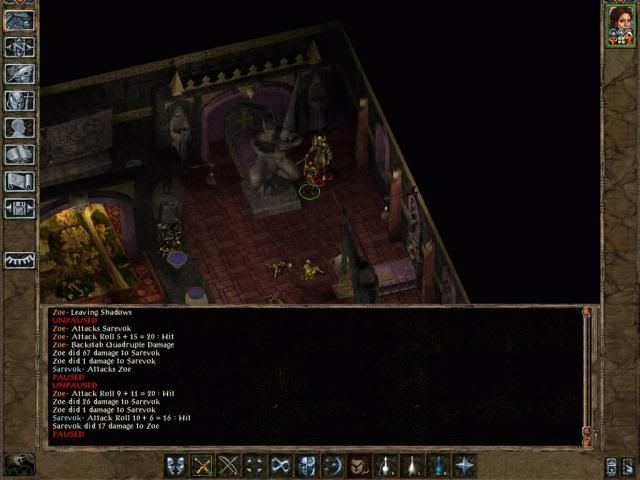The width and height of the screenshot is (640, 480).
Task: Select Zoe's character portrait
Action: click(x=619, y=27)
